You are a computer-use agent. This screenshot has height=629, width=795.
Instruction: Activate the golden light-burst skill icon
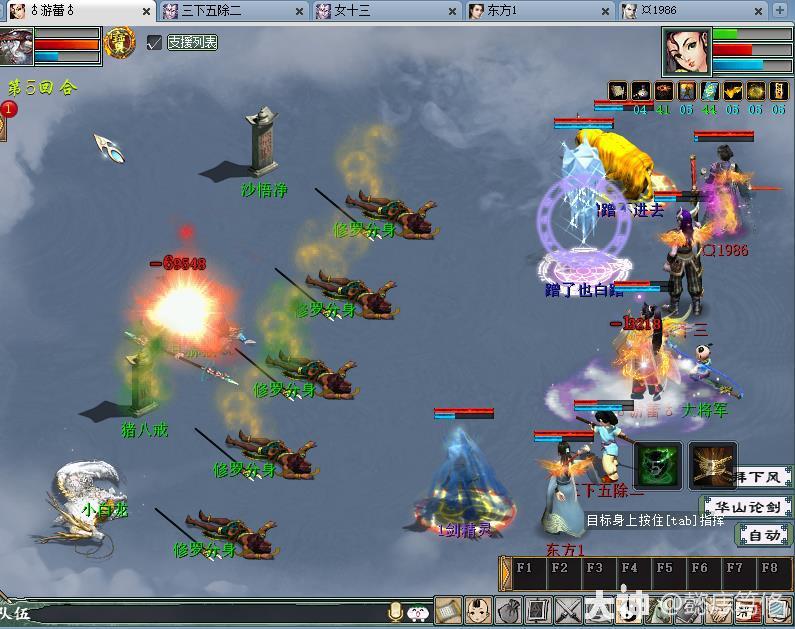pos(713,465)
